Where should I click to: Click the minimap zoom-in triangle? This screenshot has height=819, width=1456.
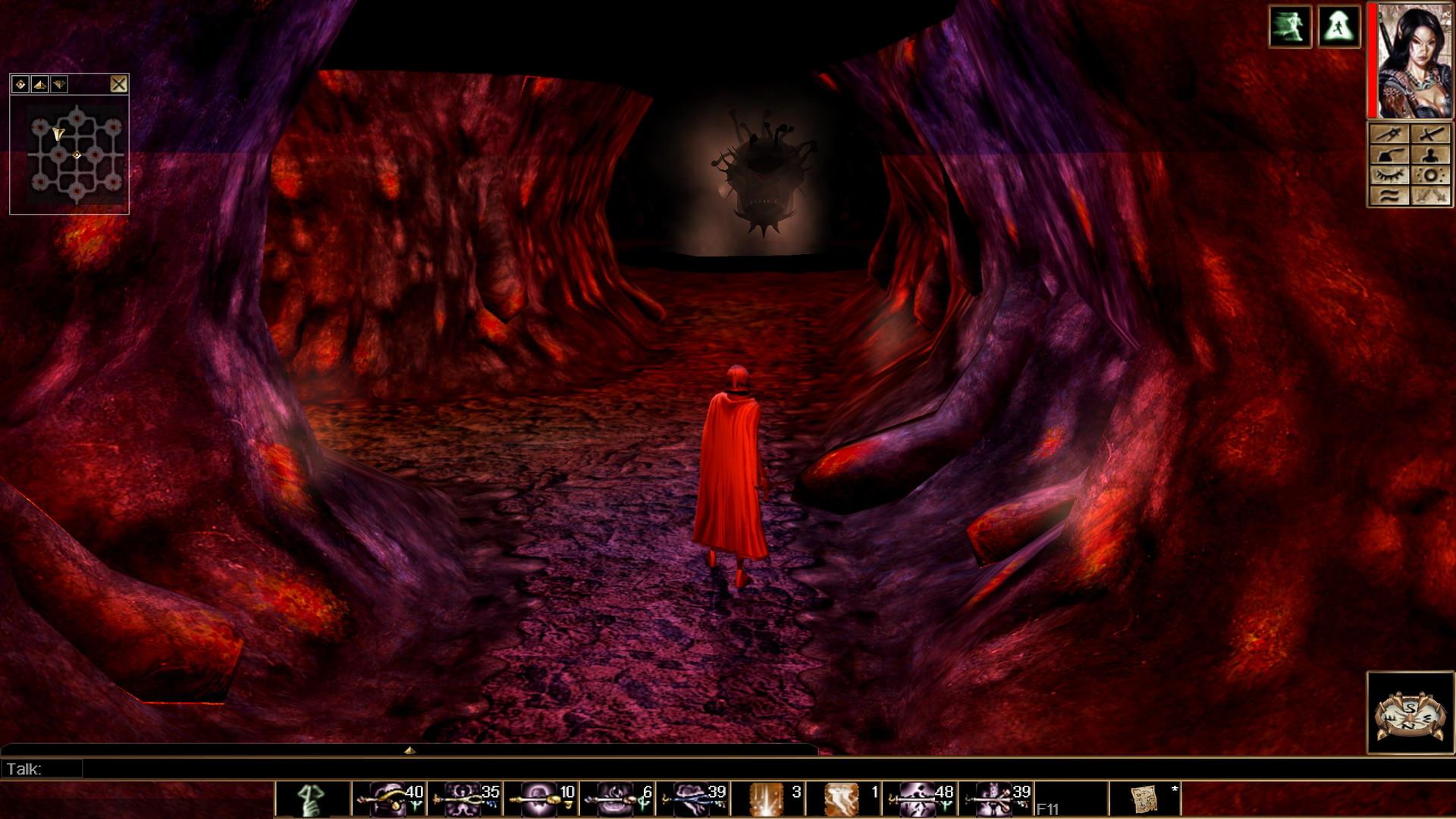point(38,84)
